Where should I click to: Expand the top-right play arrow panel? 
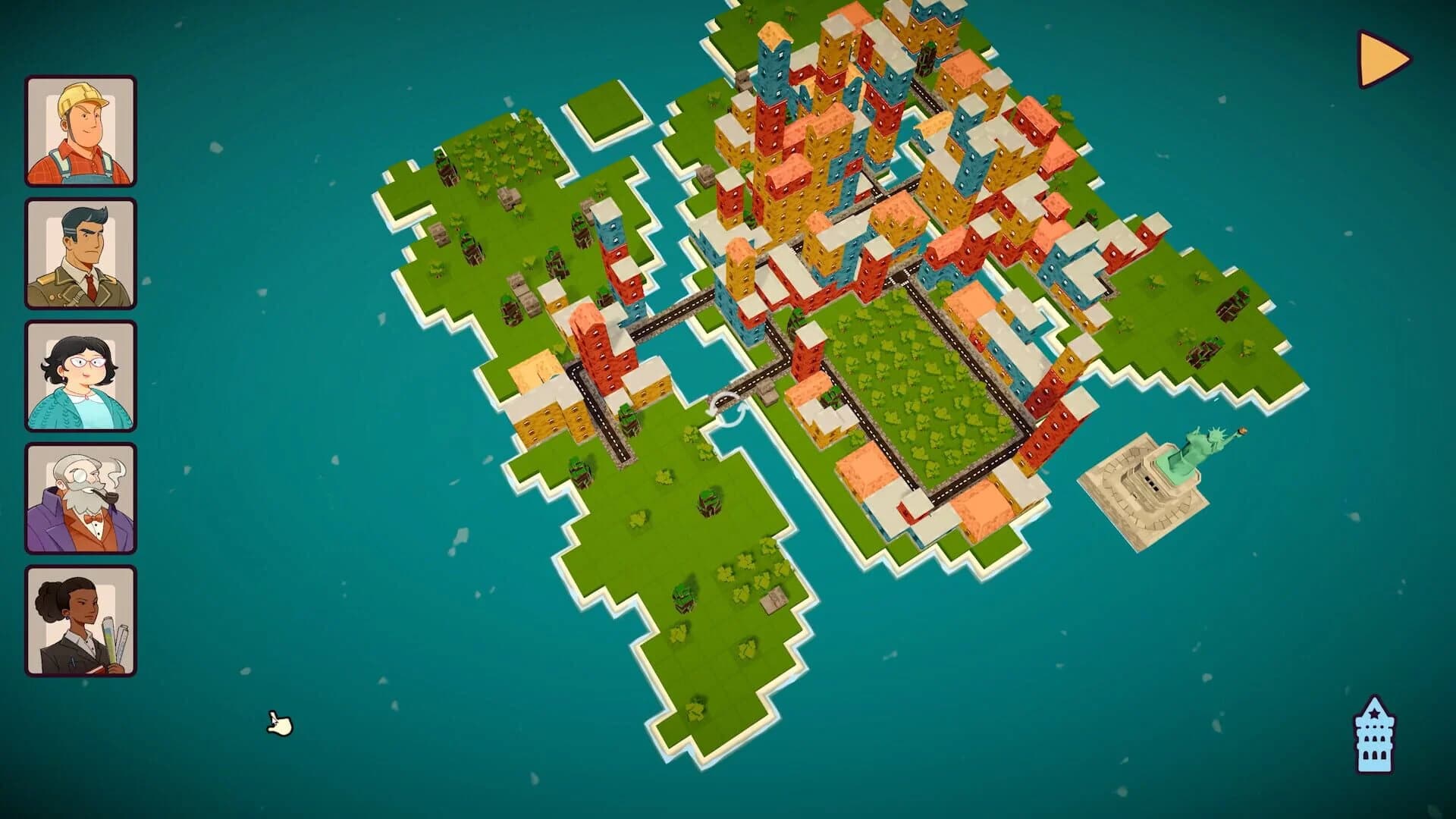pyautogui.click(x=1378, y=57)
